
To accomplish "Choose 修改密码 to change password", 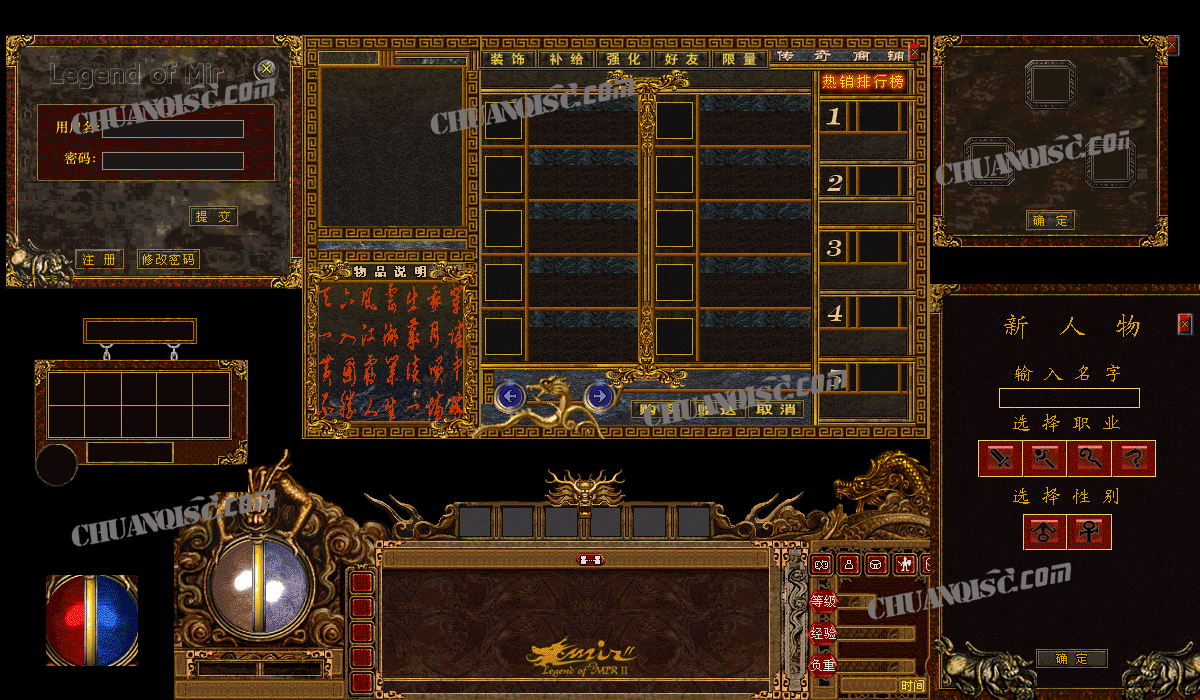I will [168, 260].
